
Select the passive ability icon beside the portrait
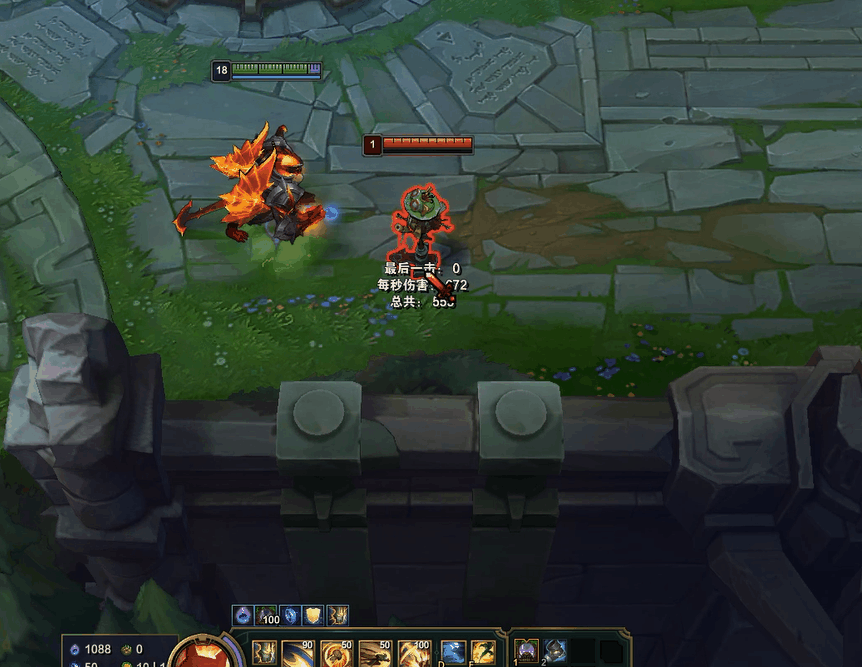pos(265,653)
